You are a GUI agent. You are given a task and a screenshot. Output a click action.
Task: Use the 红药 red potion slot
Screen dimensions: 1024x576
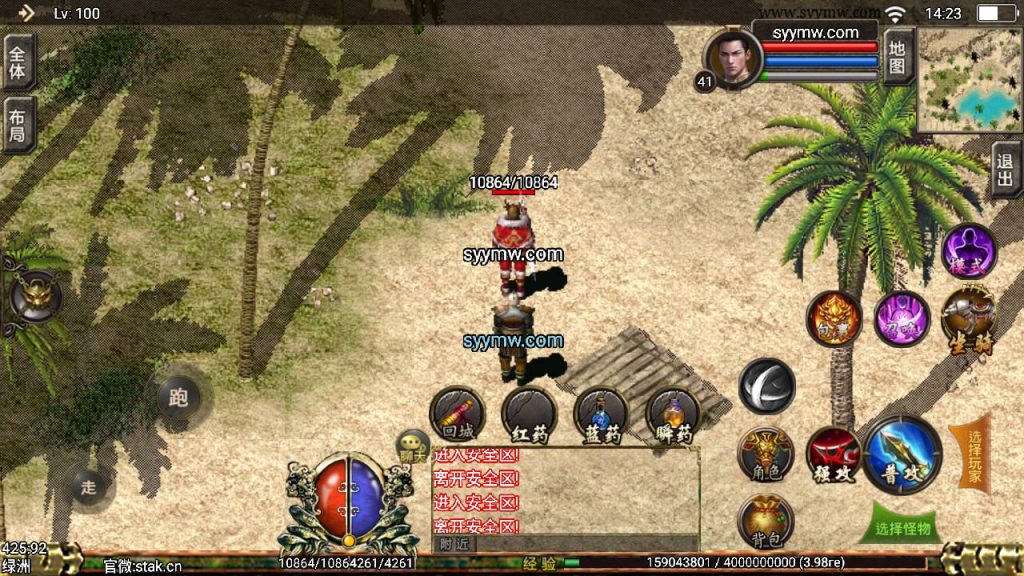coord(529,416)
